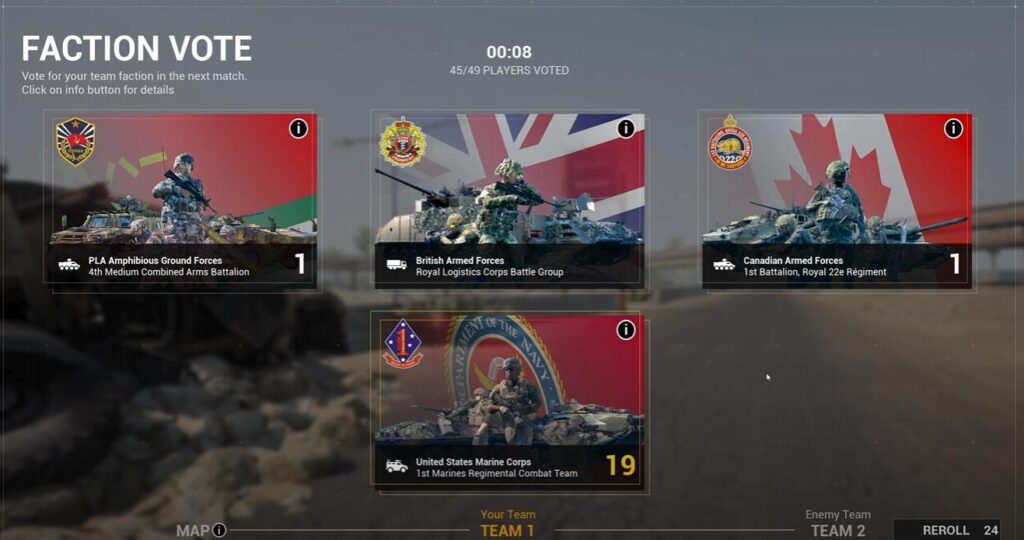
Task: Switch to Enemy Team TEAM 2 tab
Action: click(838, 525)
